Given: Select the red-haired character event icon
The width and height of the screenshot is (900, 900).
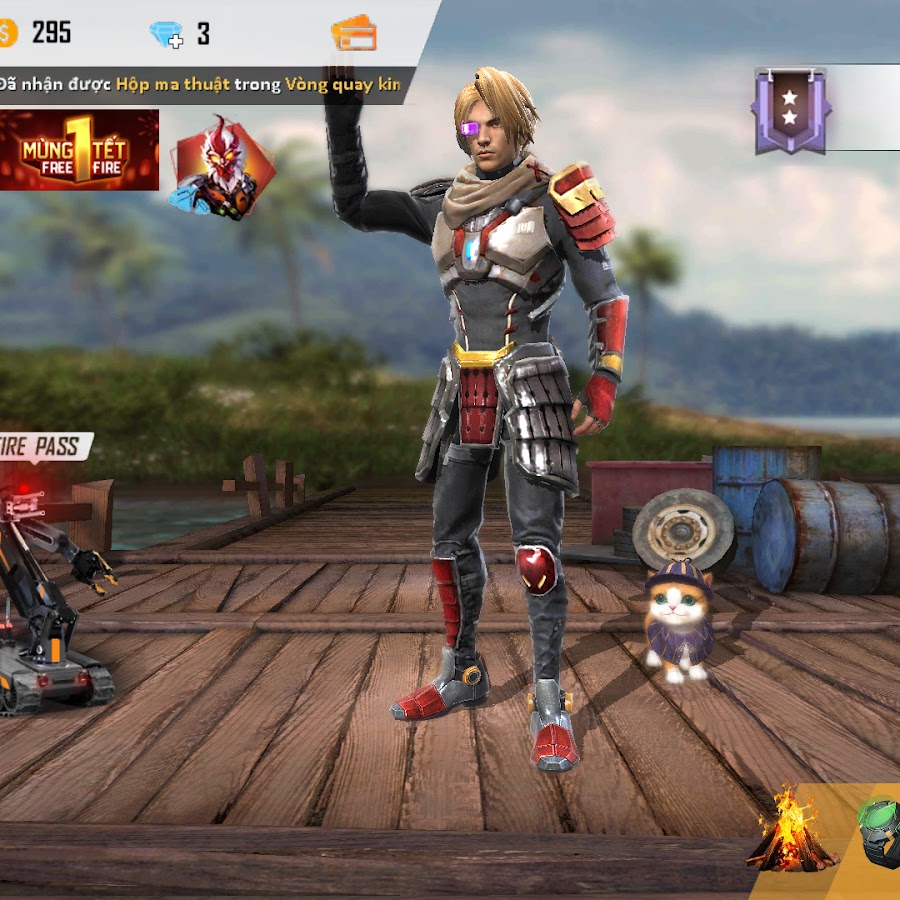Looking at the screenshot, I should [x=222, y=167].
